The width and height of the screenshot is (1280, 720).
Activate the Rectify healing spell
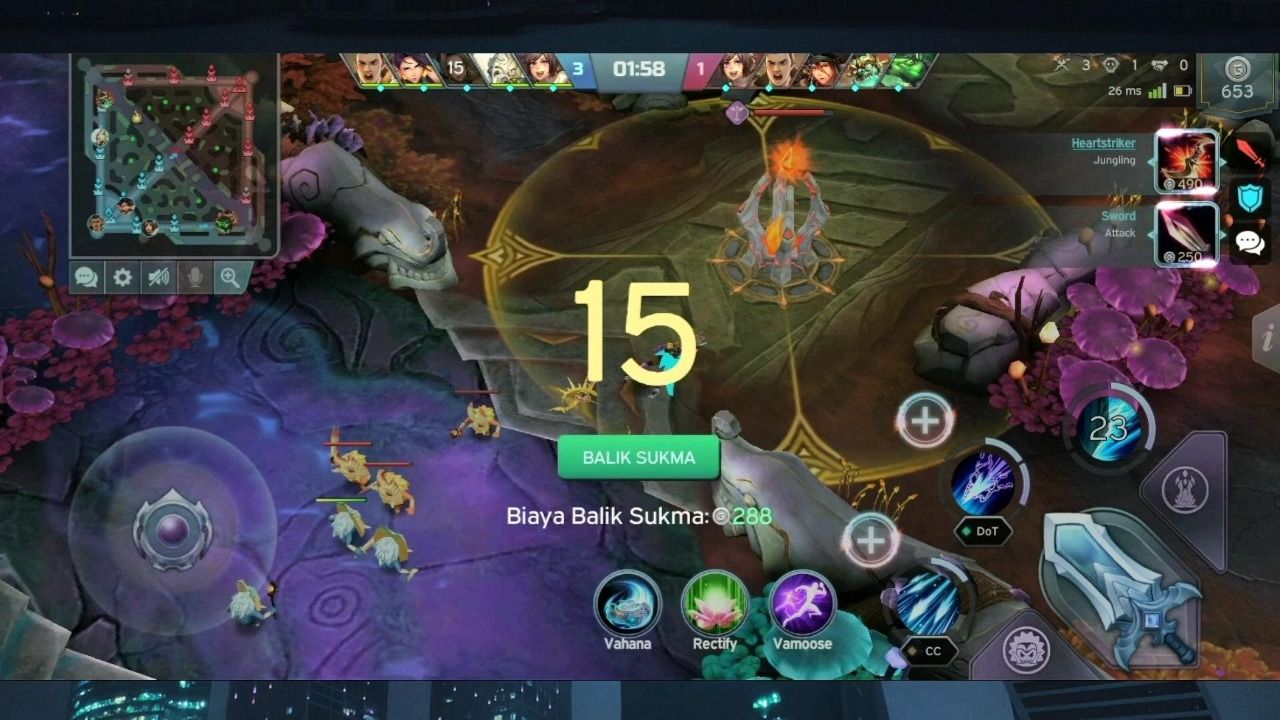pyautogui.click(x=713, y=606)
